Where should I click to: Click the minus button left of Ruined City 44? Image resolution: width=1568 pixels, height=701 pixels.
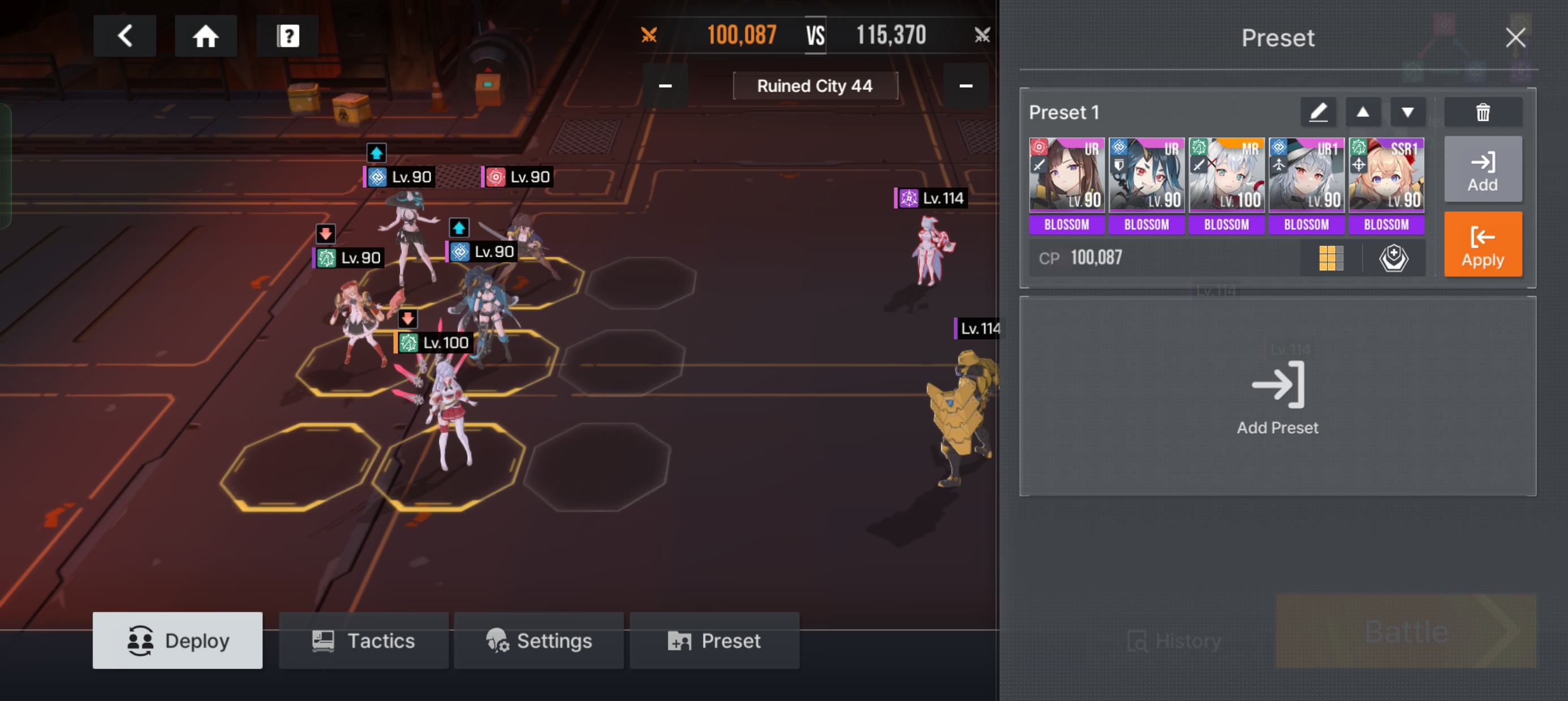[x=665, y=86]
